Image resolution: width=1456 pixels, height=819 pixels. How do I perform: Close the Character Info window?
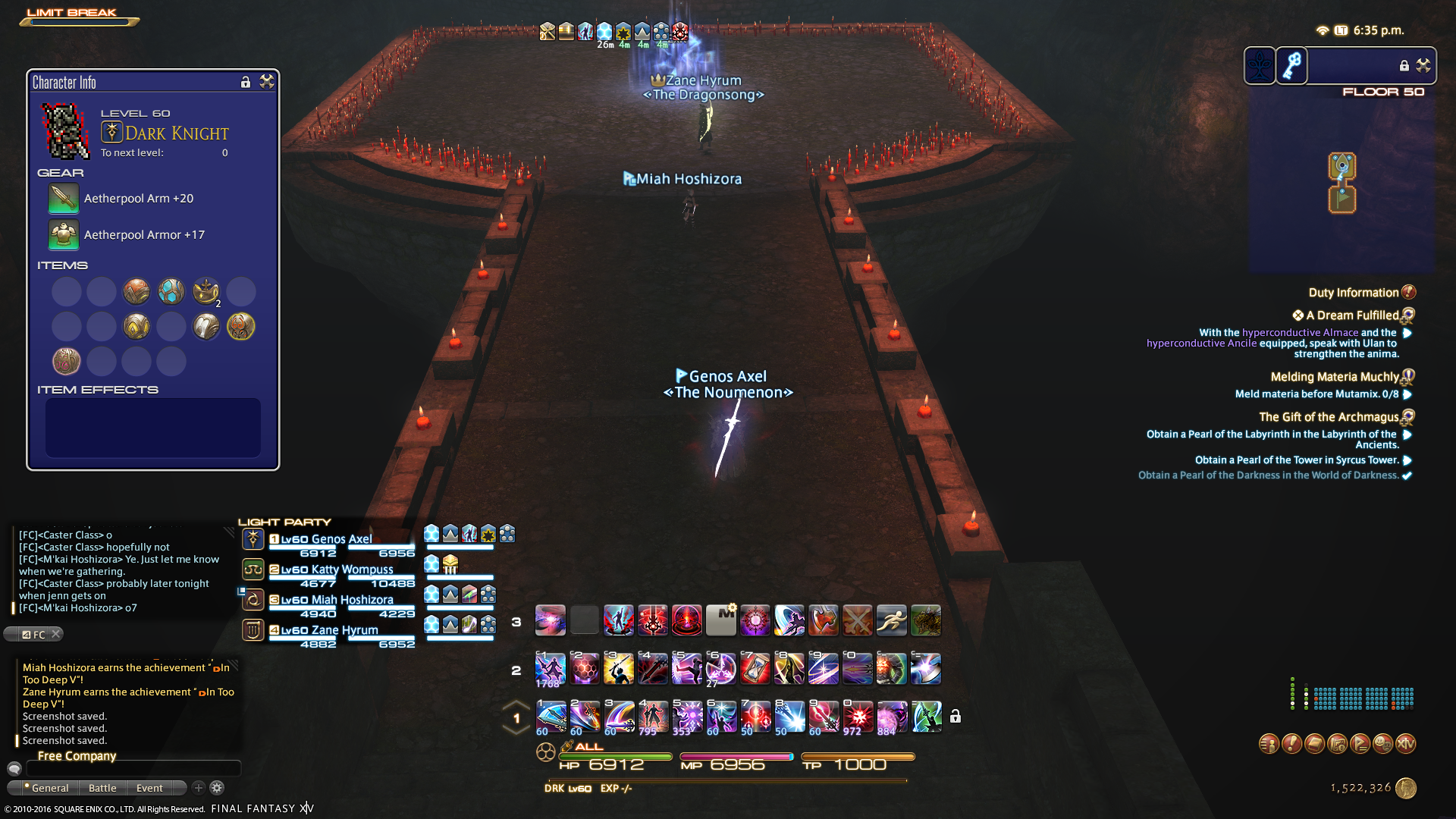coord(266,82)
